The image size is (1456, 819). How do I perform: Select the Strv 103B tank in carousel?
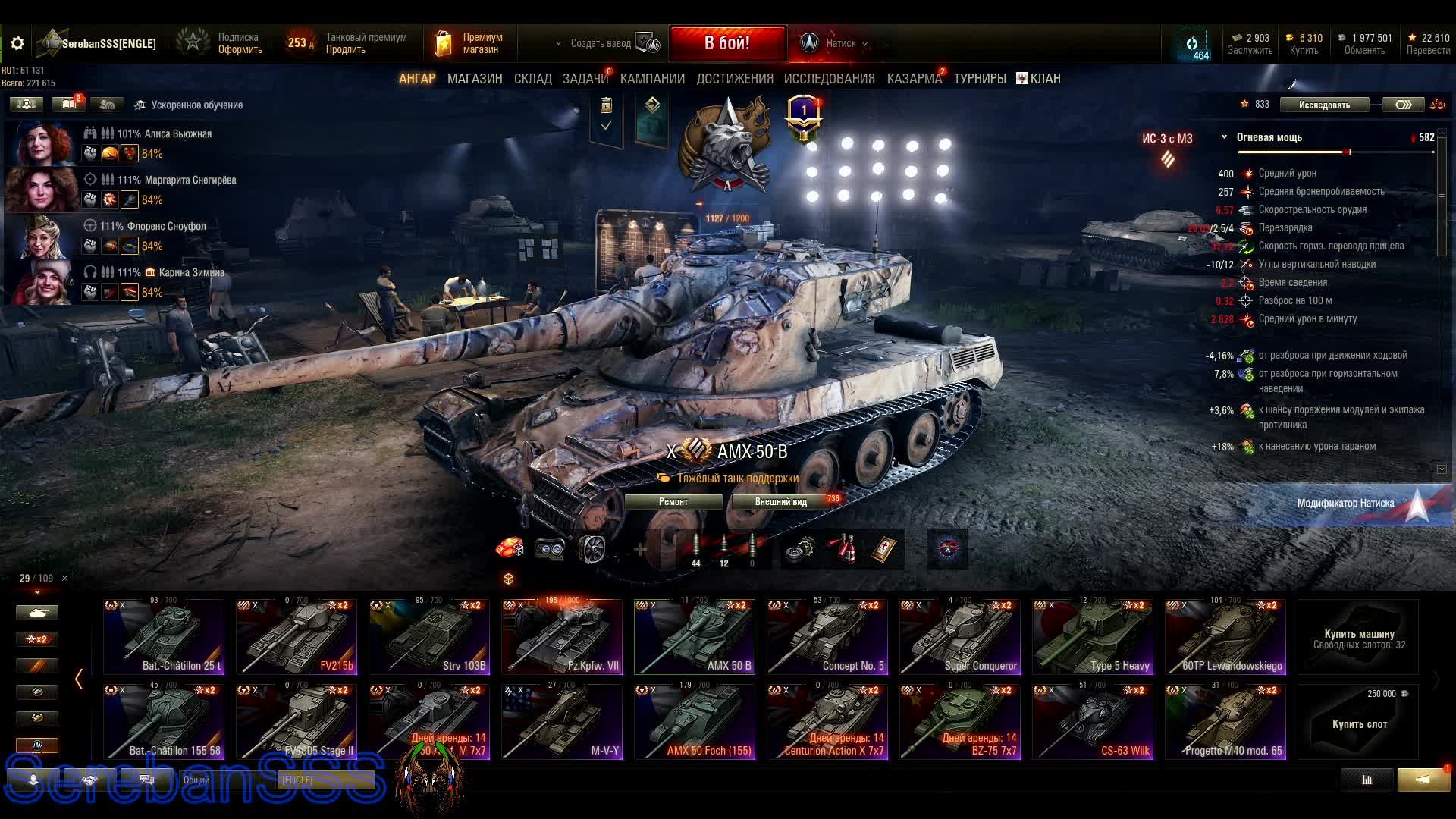point(429,637)
